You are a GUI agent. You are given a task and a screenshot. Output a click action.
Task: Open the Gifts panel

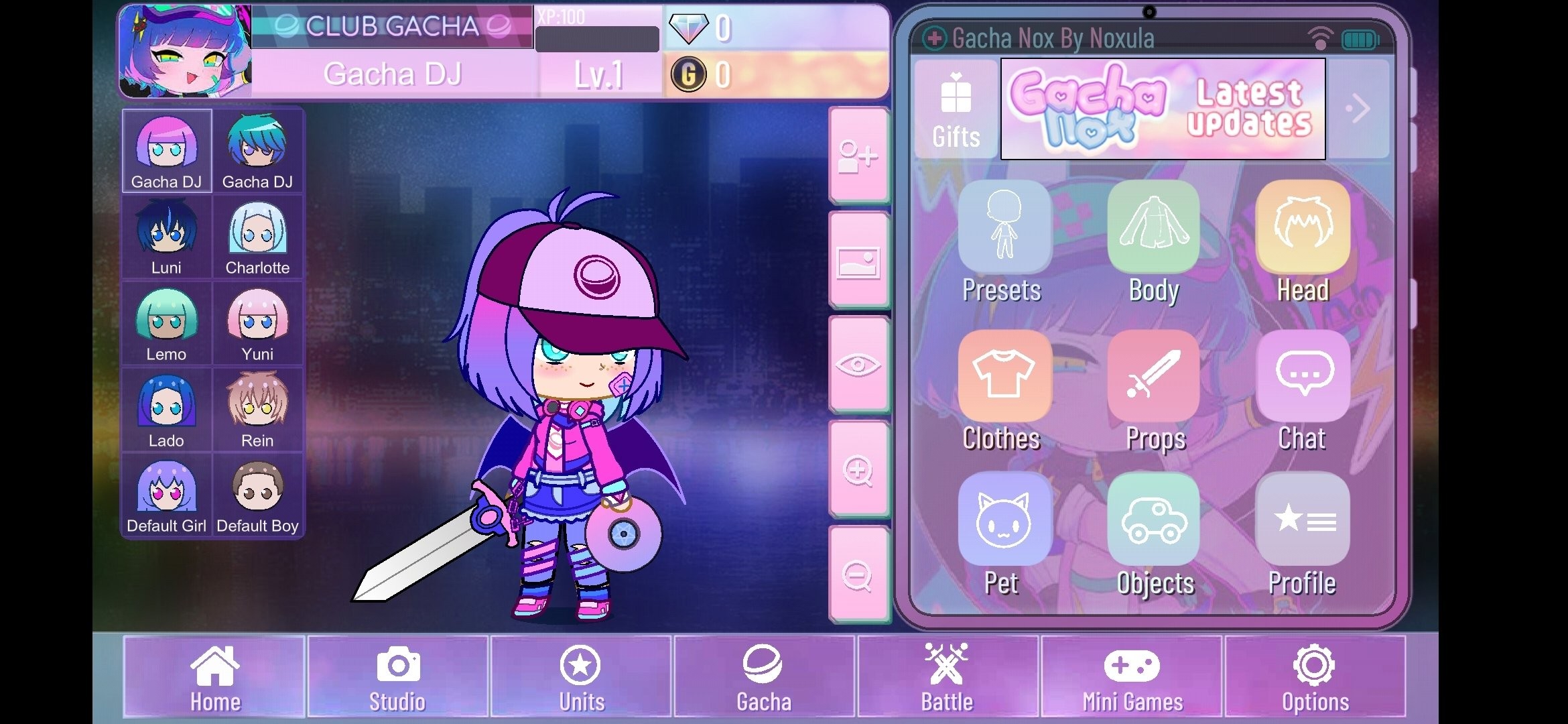[x=956, y=110]
